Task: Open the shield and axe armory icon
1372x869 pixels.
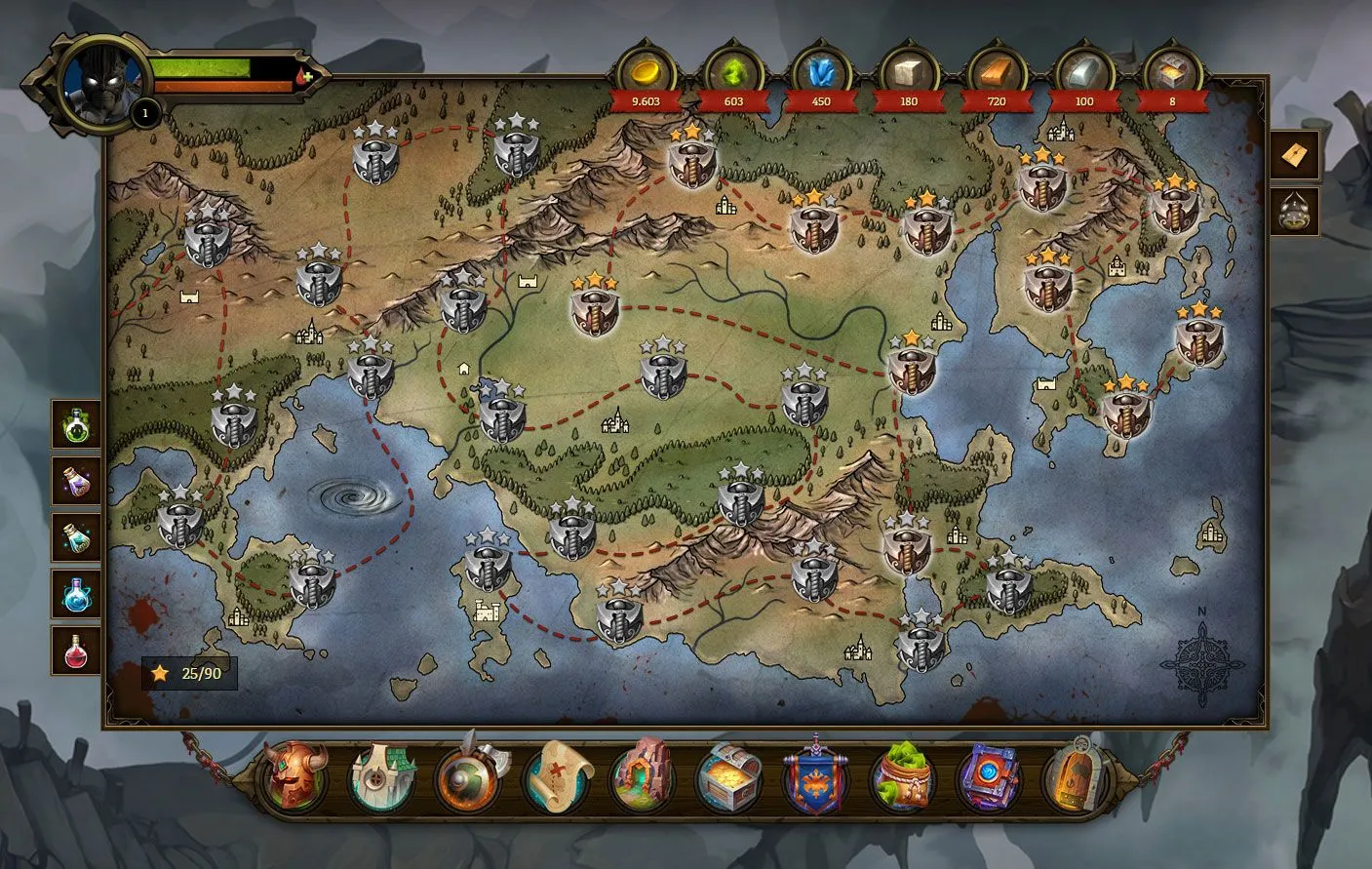Action: click(468, 778)
